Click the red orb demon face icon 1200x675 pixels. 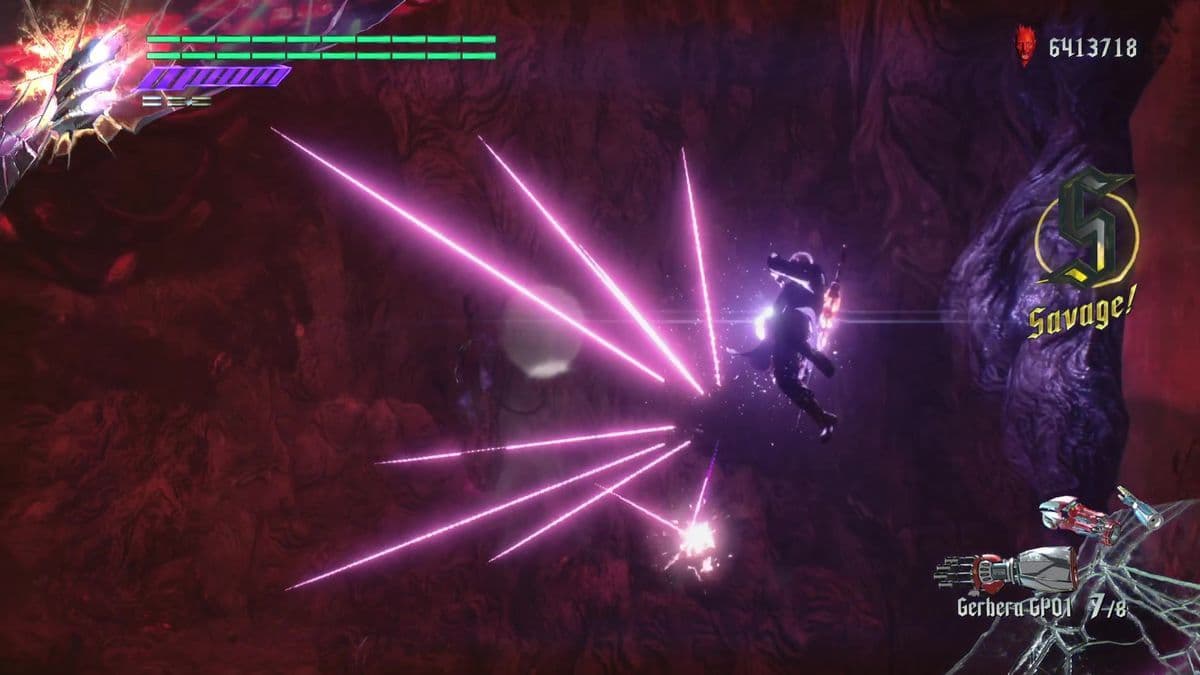click(1025, 46)
